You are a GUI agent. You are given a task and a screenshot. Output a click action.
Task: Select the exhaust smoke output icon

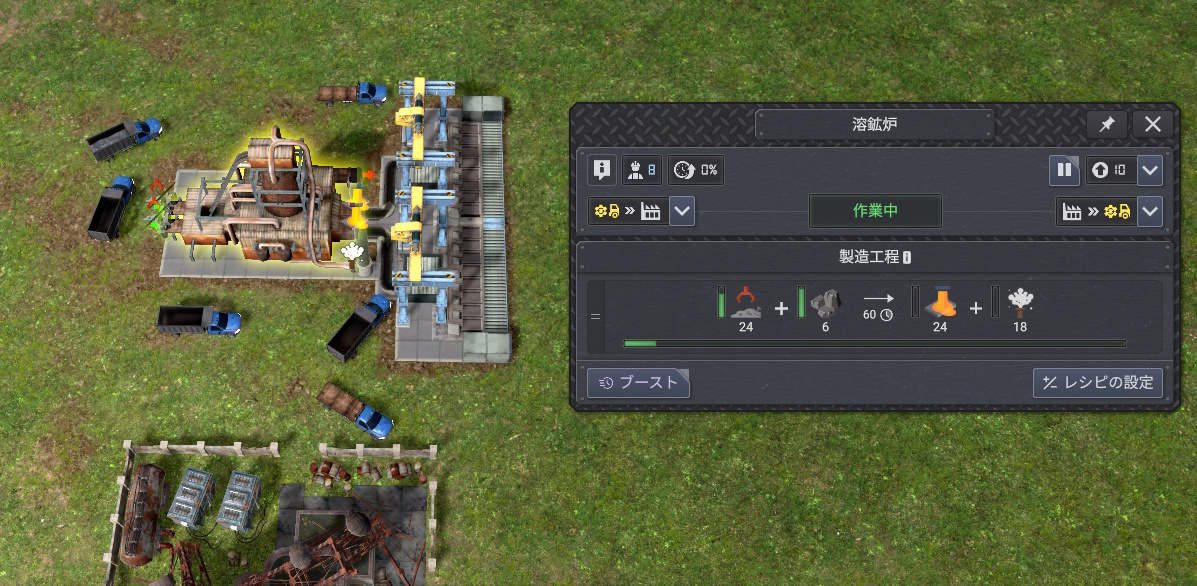(1020, 303)
